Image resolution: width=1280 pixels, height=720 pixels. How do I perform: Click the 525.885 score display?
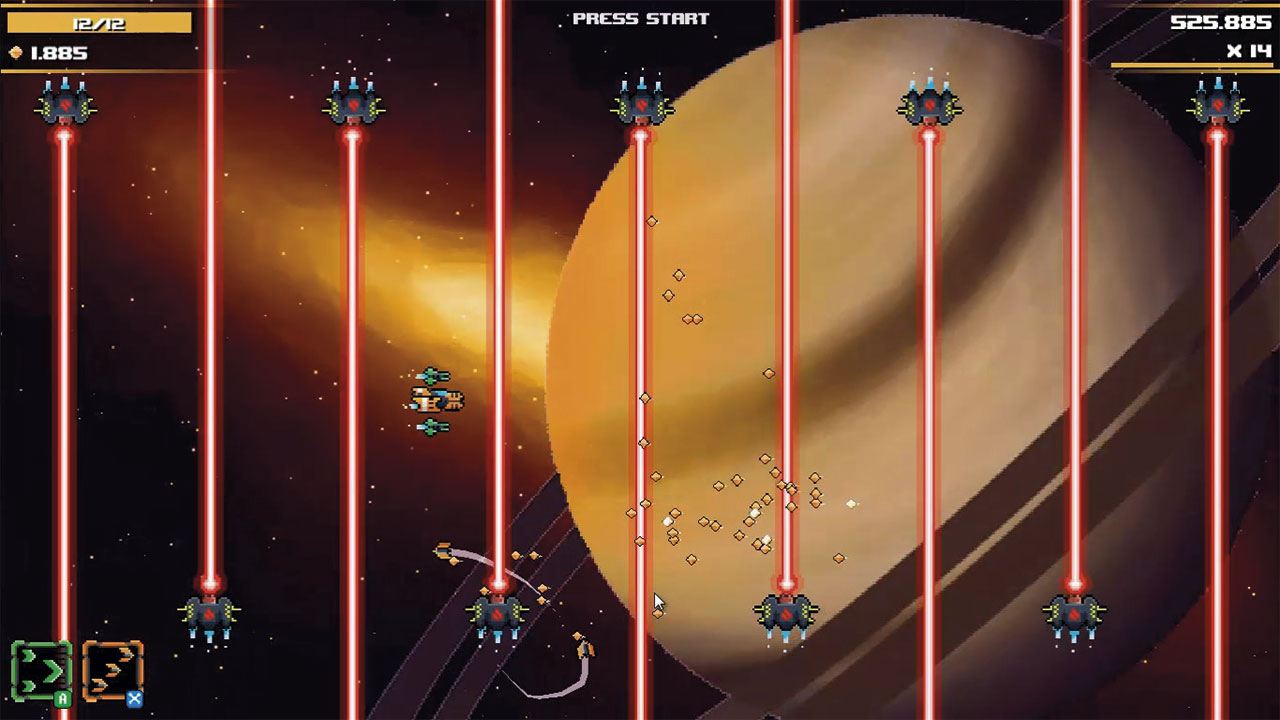click(x=1220, y=20)
